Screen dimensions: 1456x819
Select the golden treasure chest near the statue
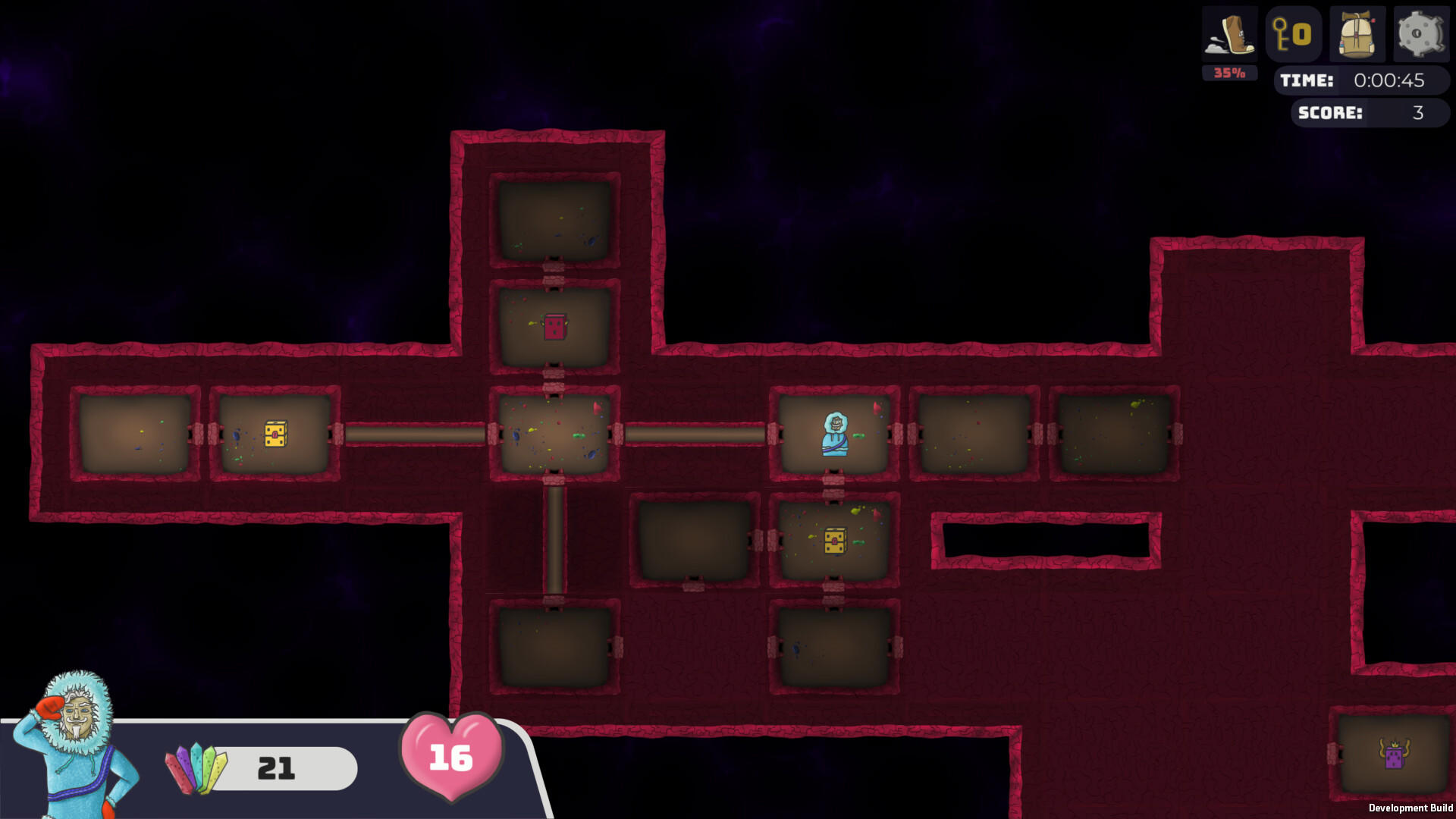point(834,540)
